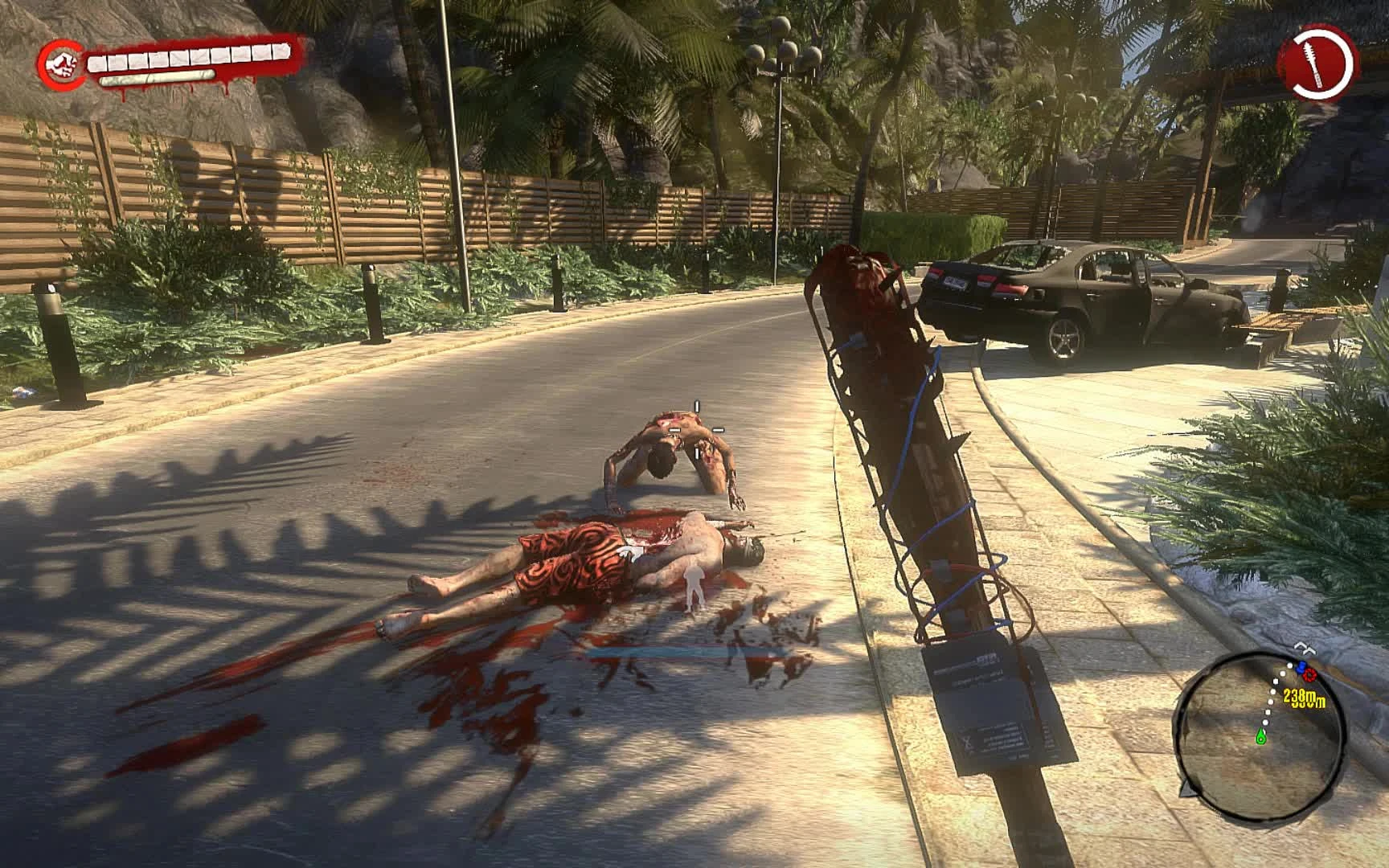Click the white stamina bar below health
The height and width of the screenshot is (868, 1389).
[x=157, y=79]
